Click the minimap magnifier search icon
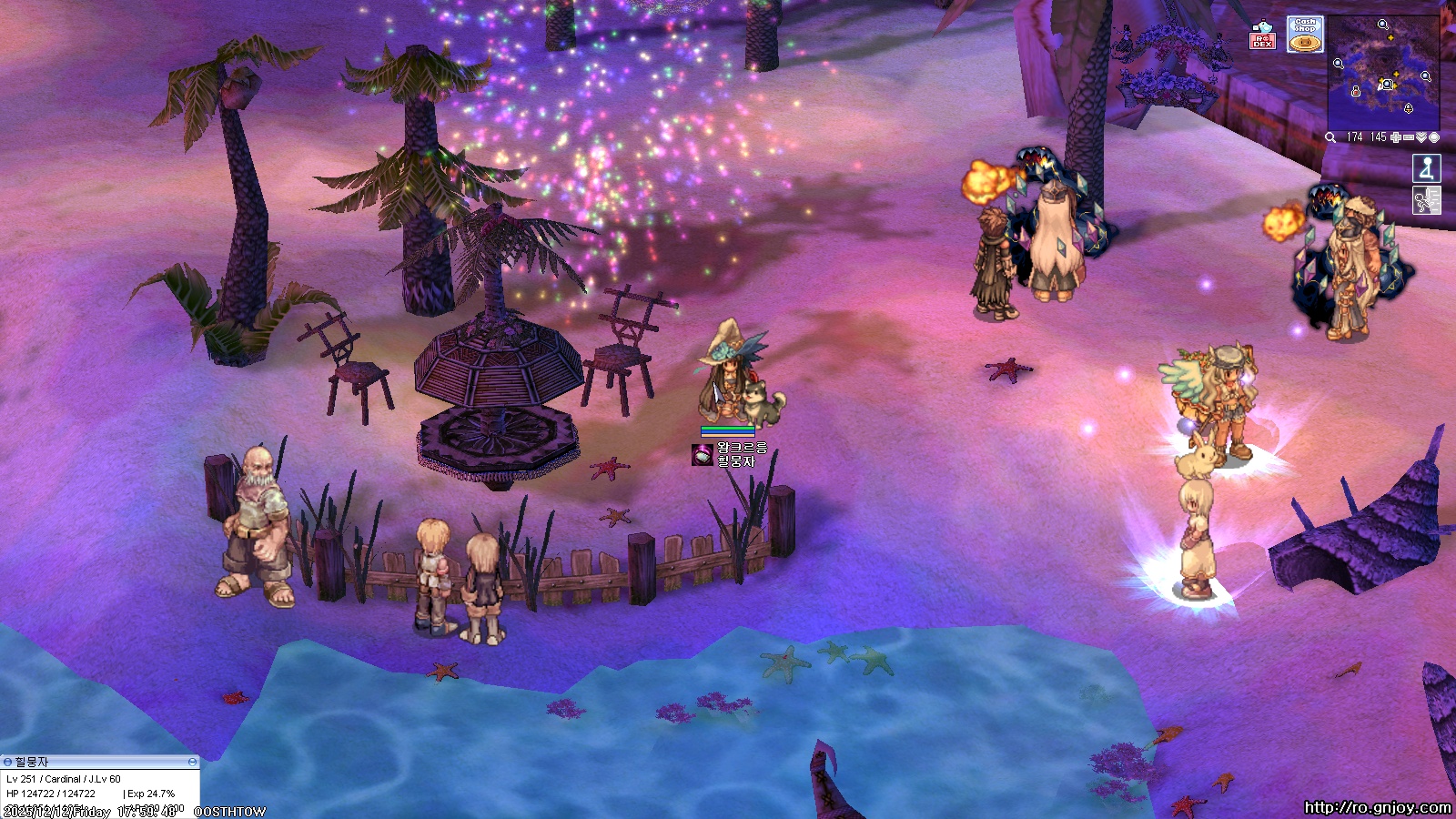The image size is (1456, 819). pos(1330,137)
